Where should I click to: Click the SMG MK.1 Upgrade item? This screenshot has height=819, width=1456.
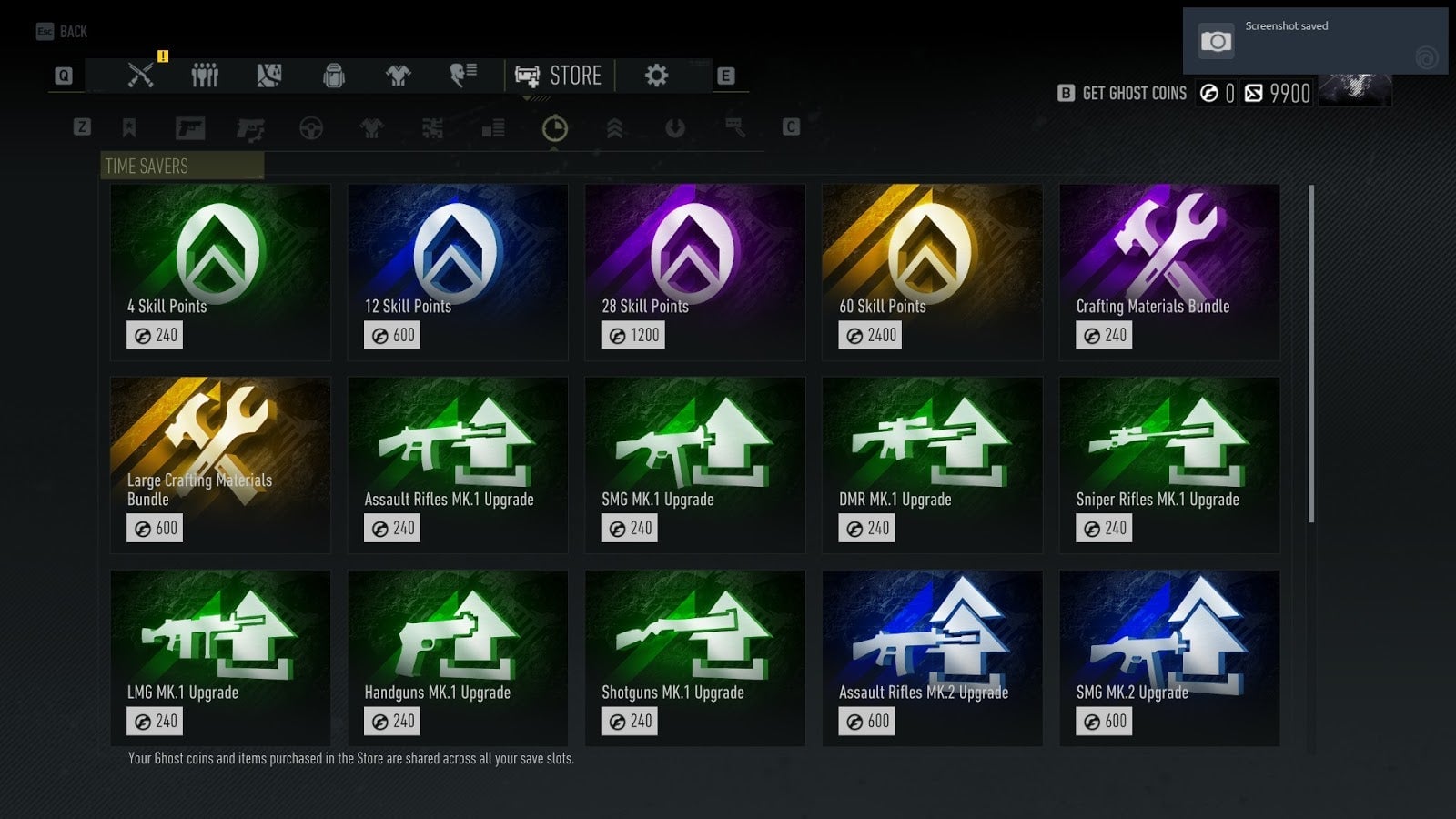694,464
